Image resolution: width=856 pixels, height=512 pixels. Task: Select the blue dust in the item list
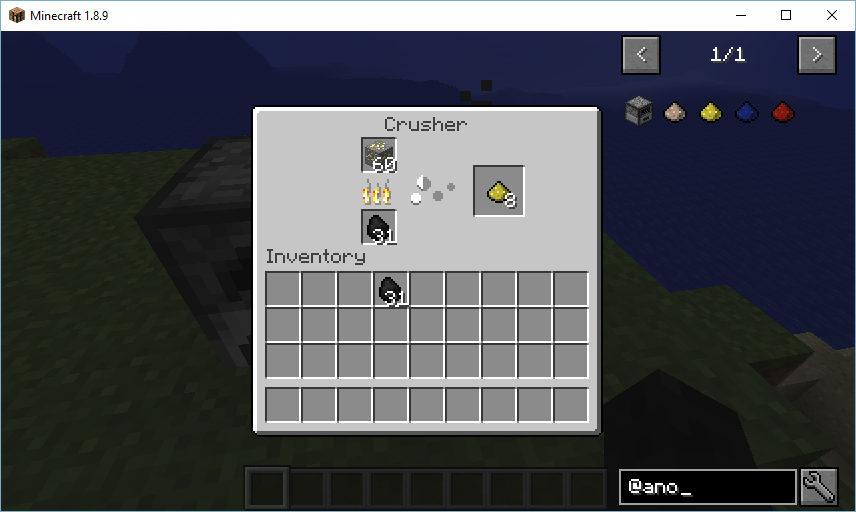click(746, 110)
